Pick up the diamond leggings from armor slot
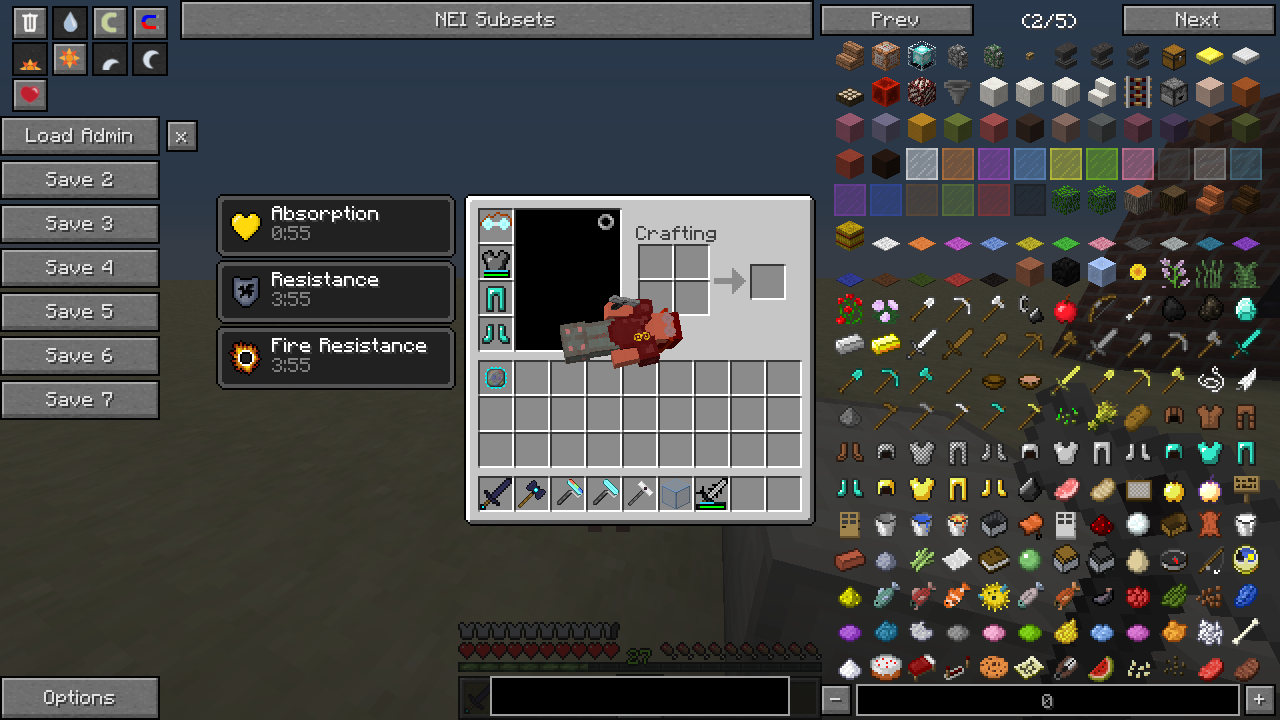The image size is (1280, 720). pos(496,298)
